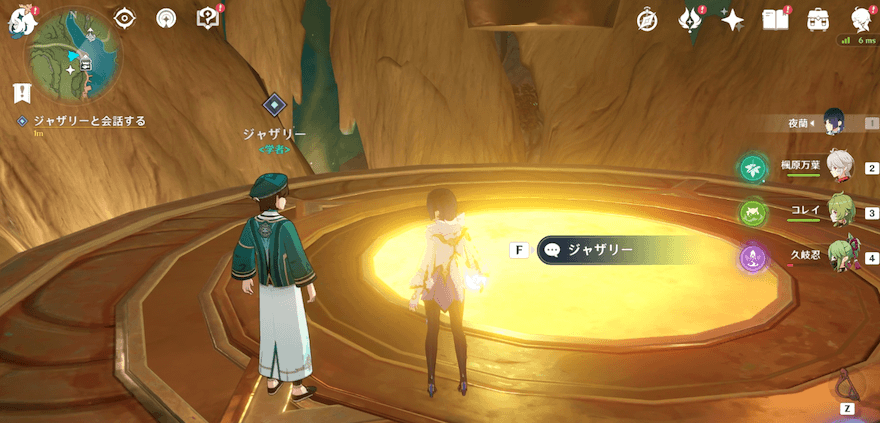
Task: Open the compass icon in the top bar
Action: 647,19
